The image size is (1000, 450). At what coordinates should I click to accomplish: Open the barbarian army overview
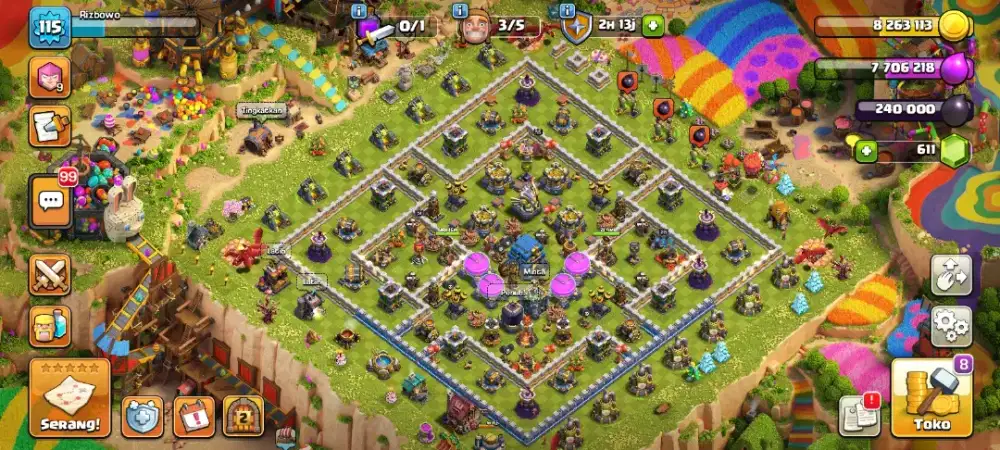pos(49,326)
